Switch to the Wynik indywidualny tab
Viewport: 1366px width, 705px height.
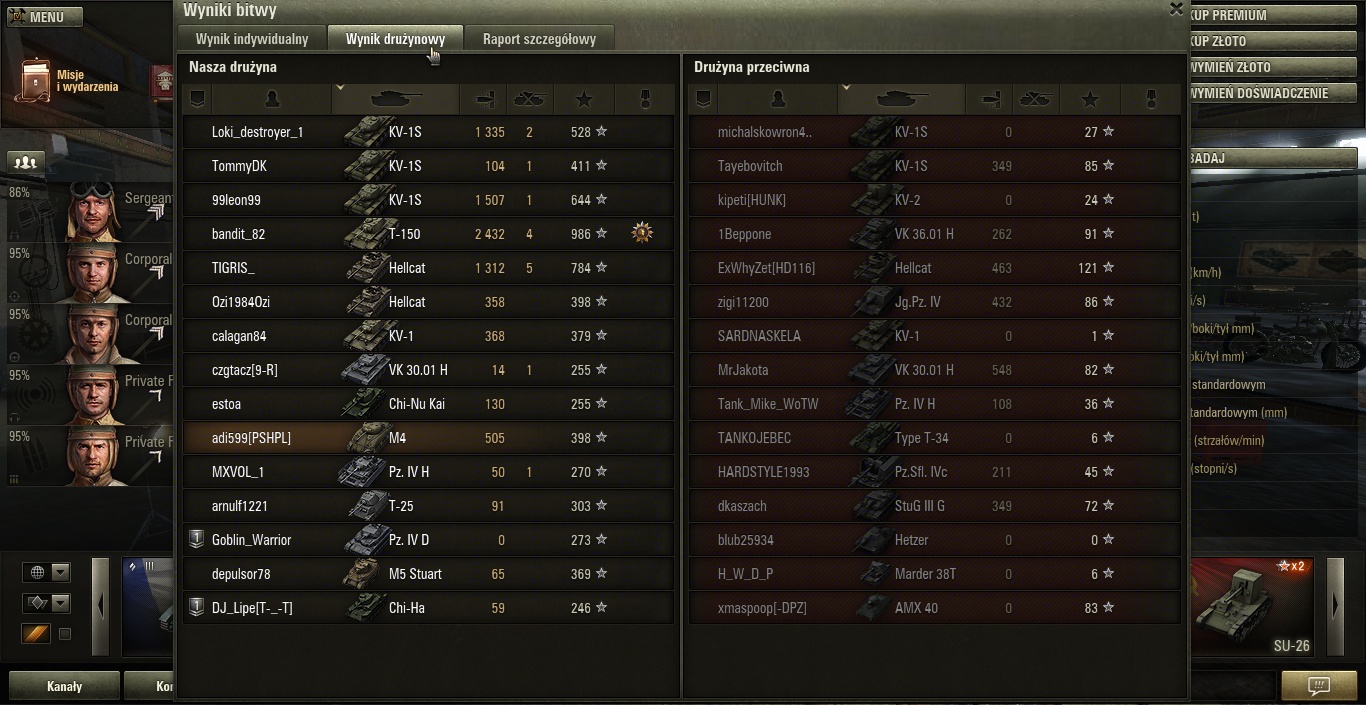(252, 39)
